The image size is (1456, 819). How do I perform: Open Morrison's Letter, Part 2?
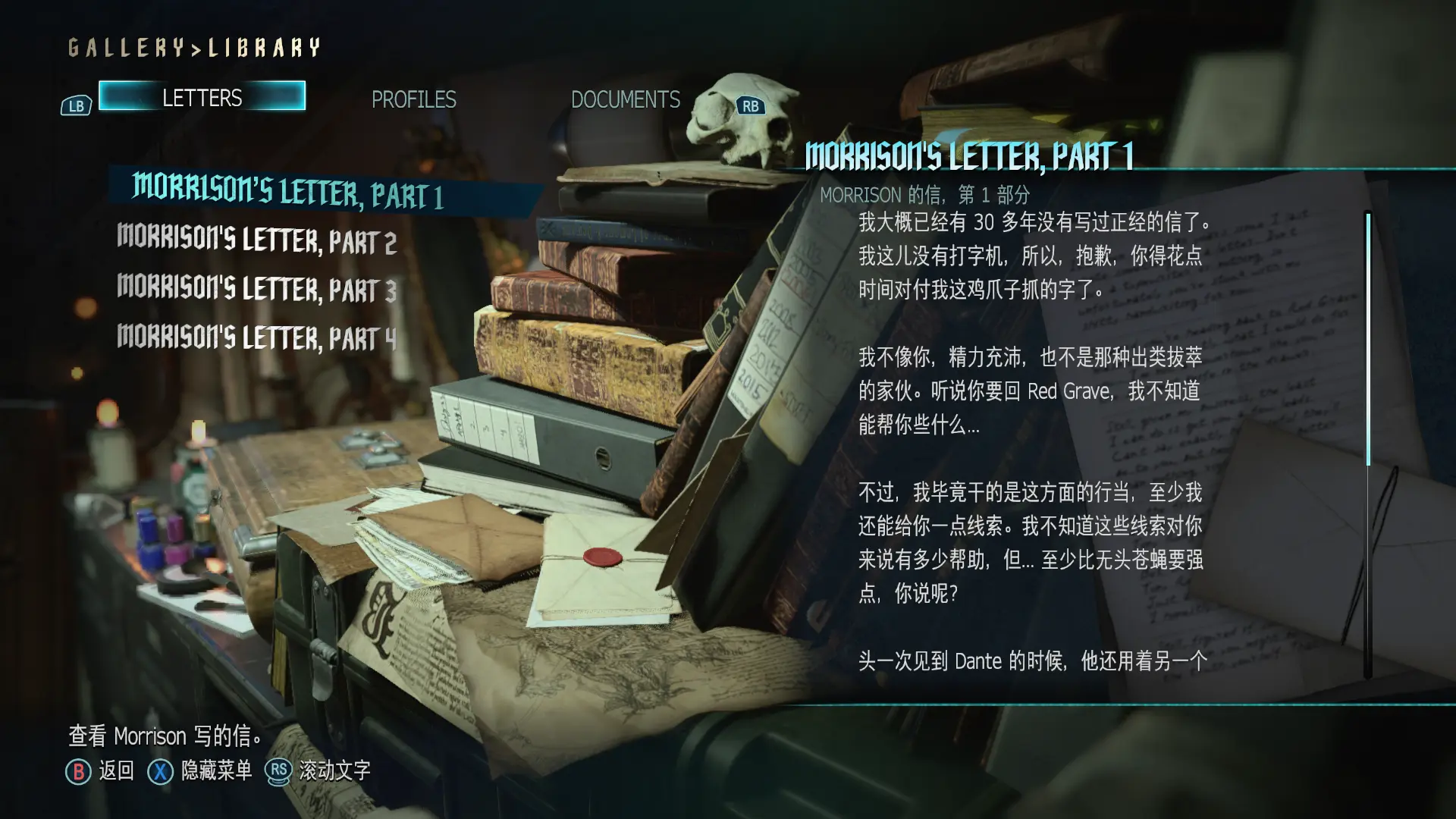click(256, 240)
